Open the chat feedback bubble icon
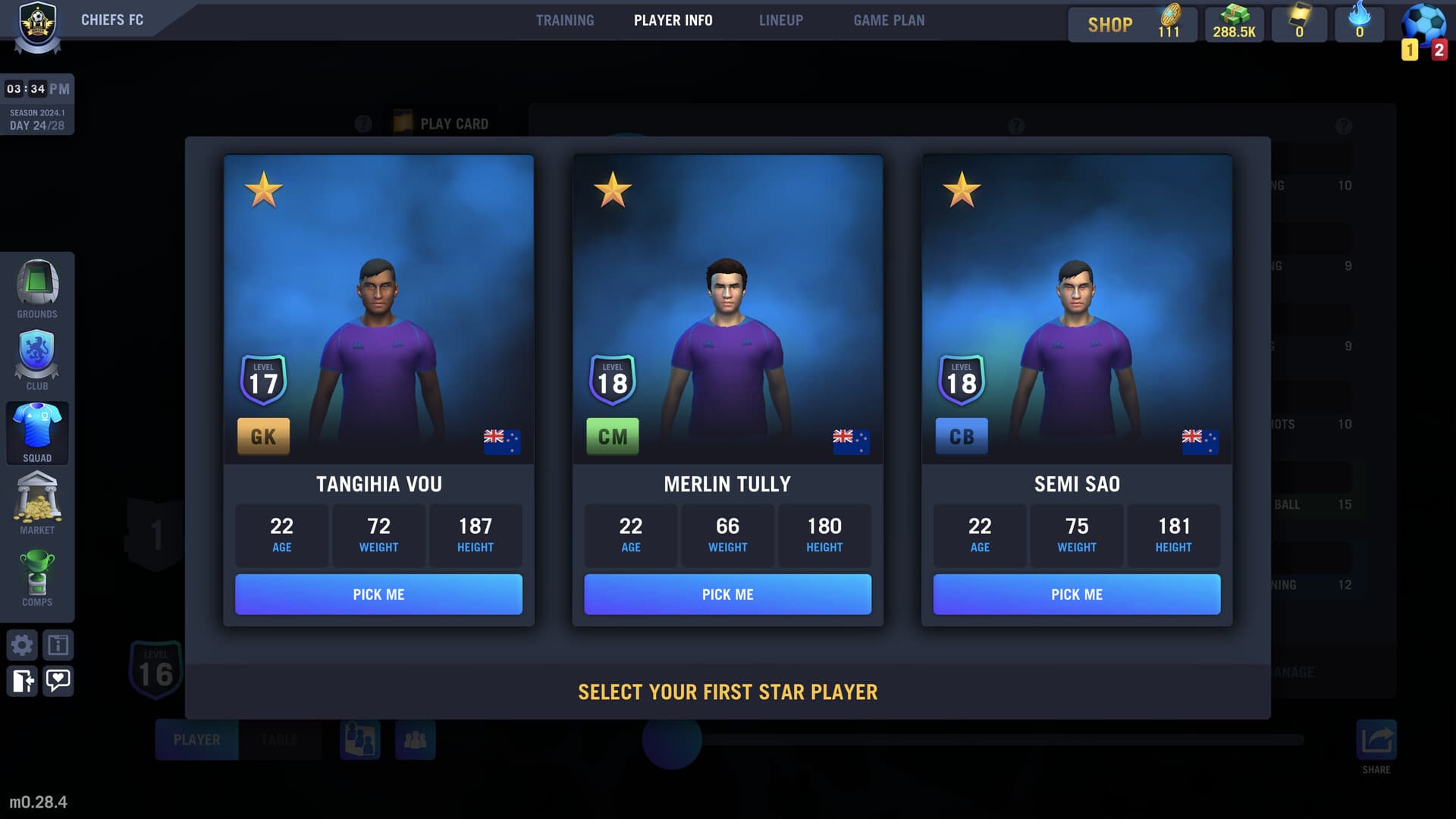This screenshot has height=819, width=1456. click(59, 681)
